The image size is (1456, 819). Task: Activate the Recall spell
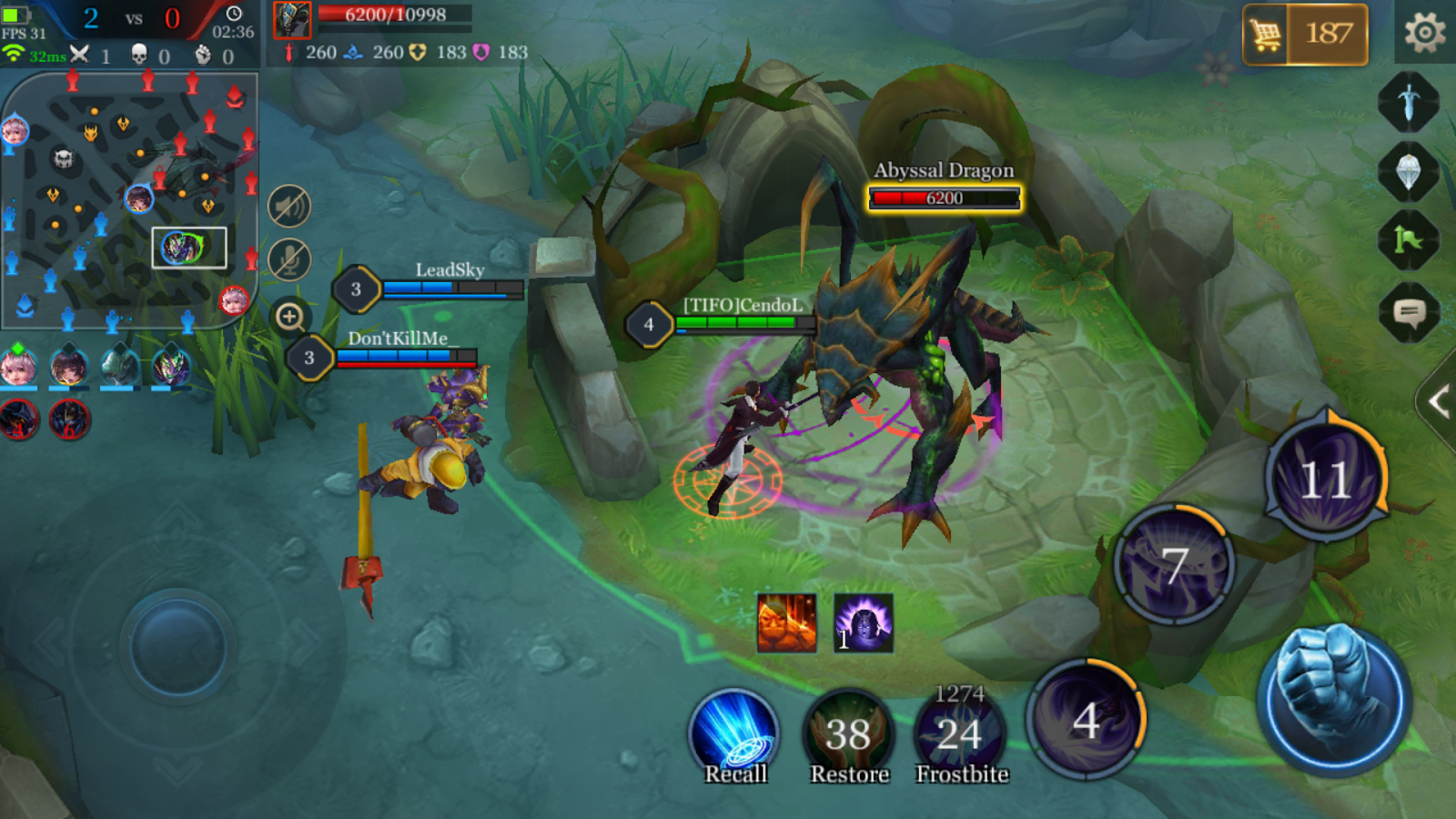pos(734,735)
